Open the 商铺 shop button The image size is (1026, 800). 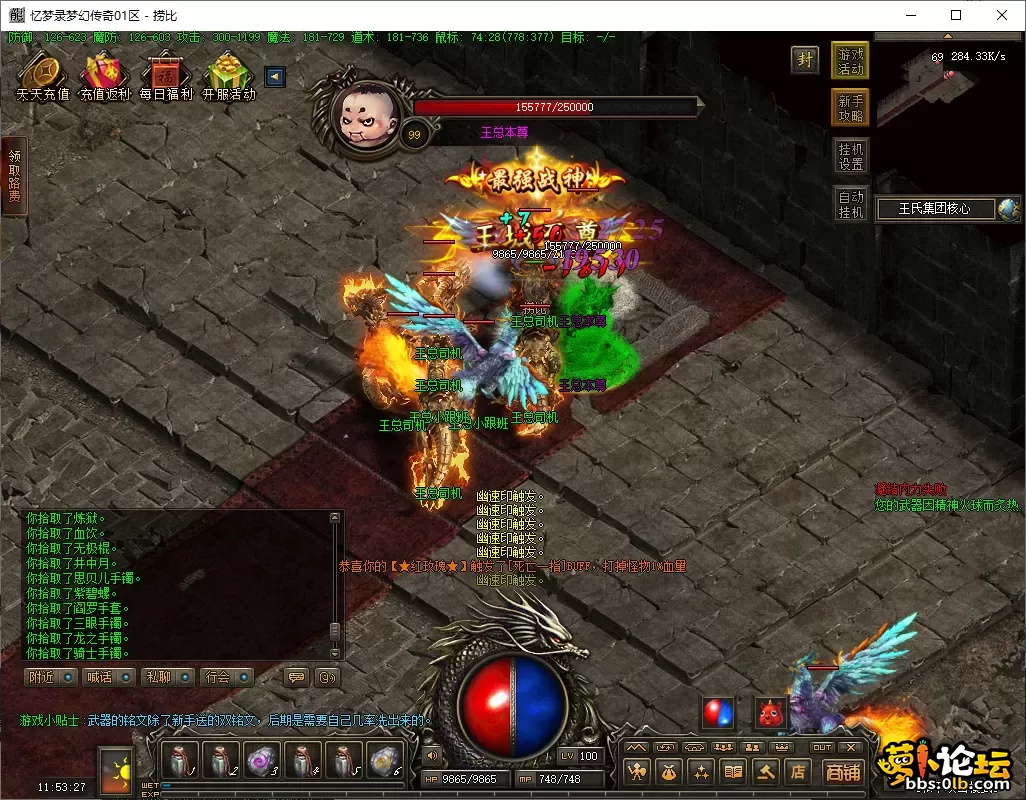pyautogui.click(x=843, y=771)
